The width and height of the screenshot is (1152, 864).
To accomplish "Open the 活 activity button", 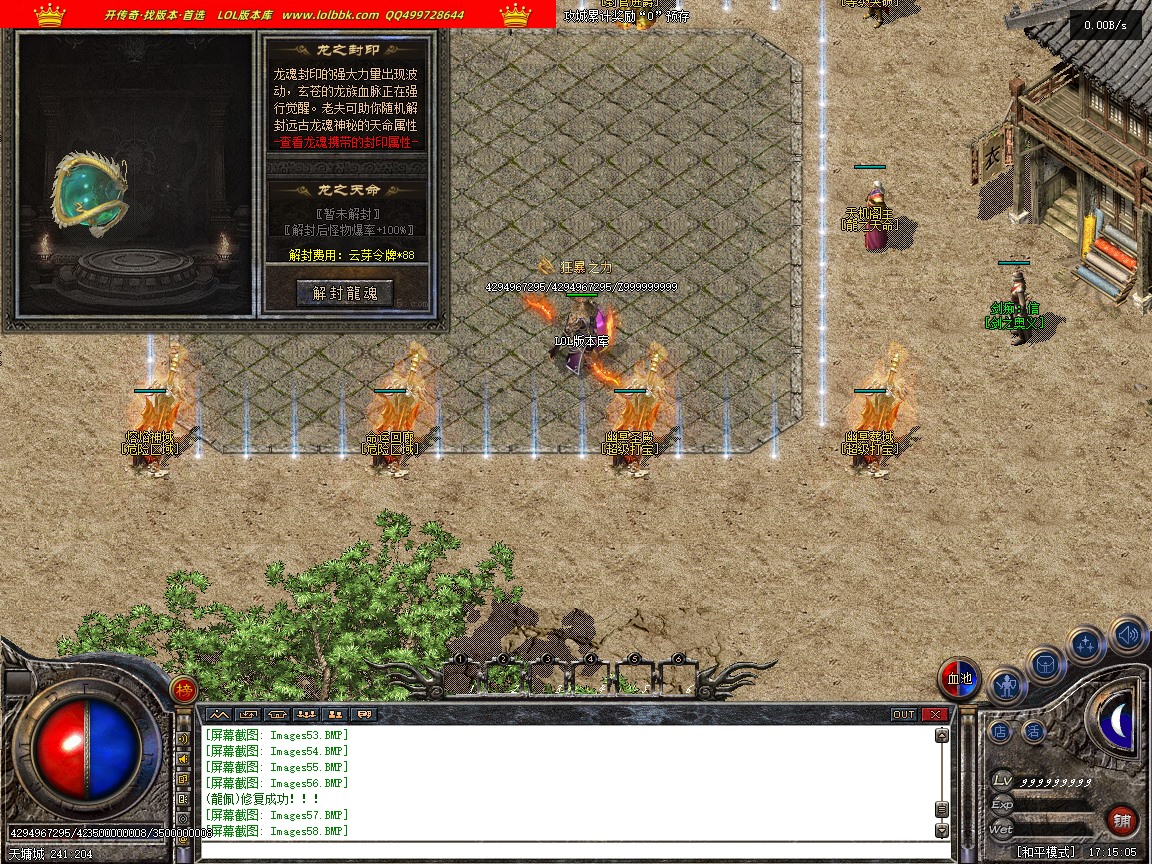I will pos(1033,731).
